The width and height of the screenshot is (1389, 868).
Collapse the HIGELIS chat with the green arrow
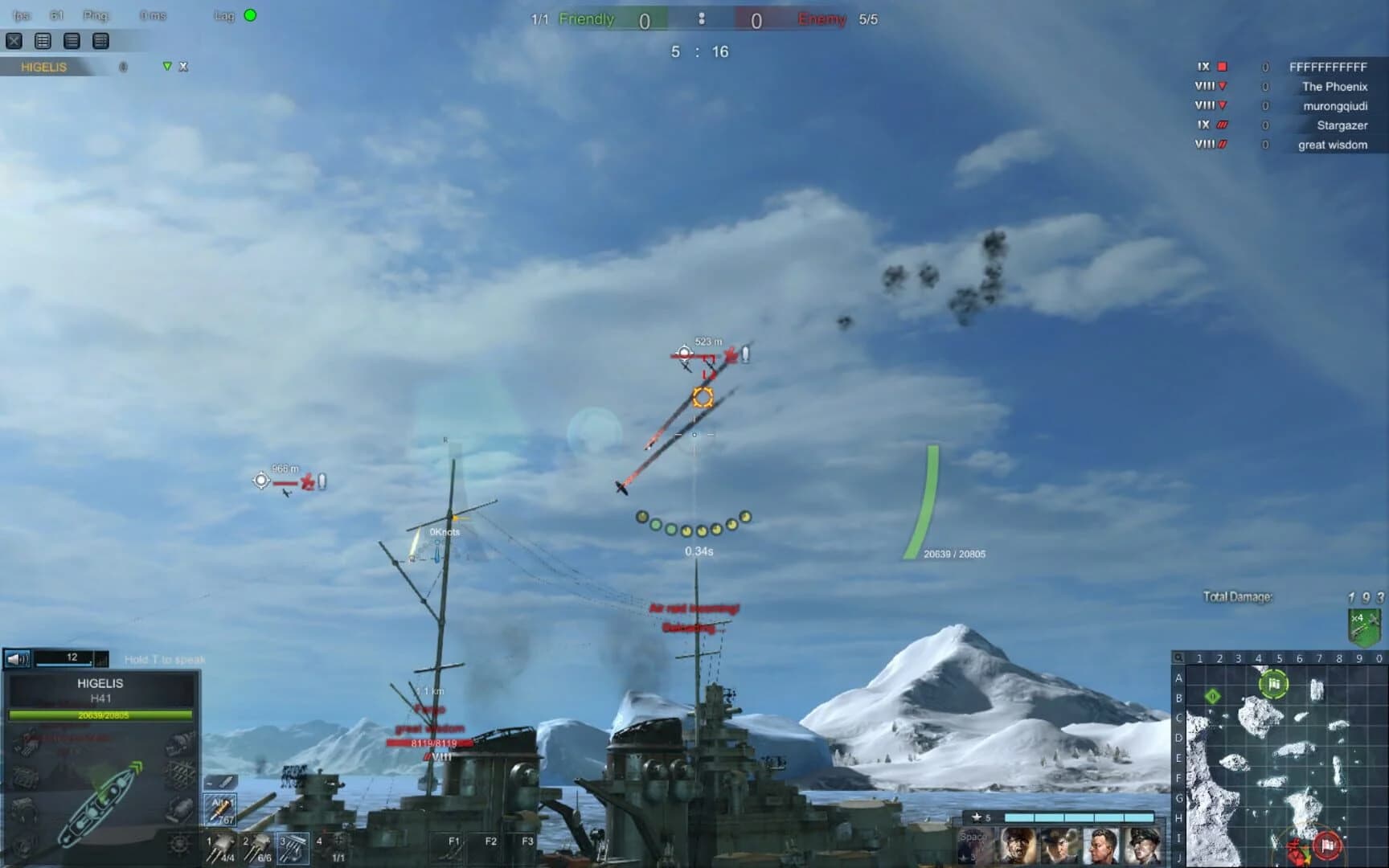click(166, 68)
